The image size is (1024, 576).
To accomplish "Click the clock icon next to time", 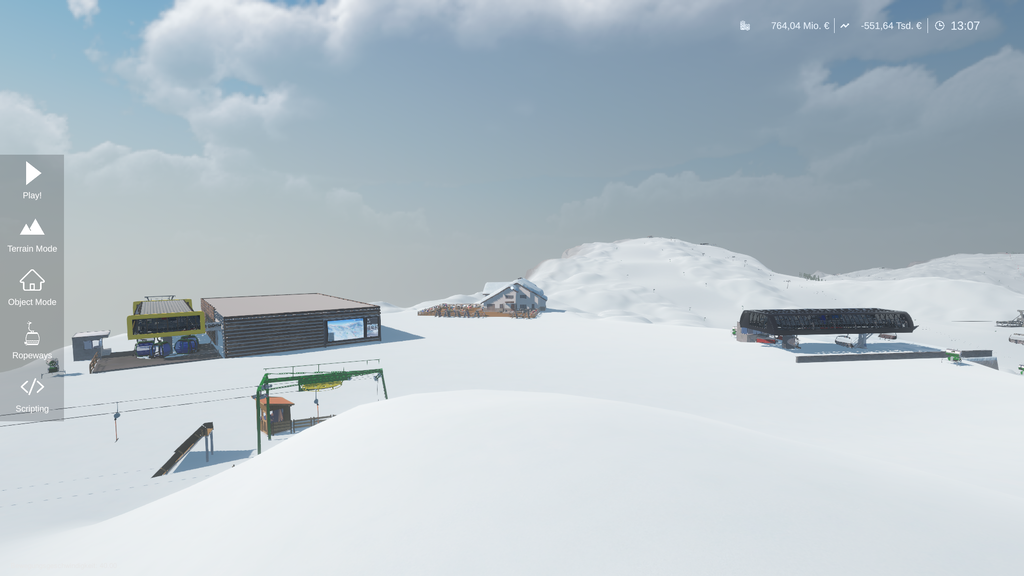I will pyautogui.click(x=939, y=26).
